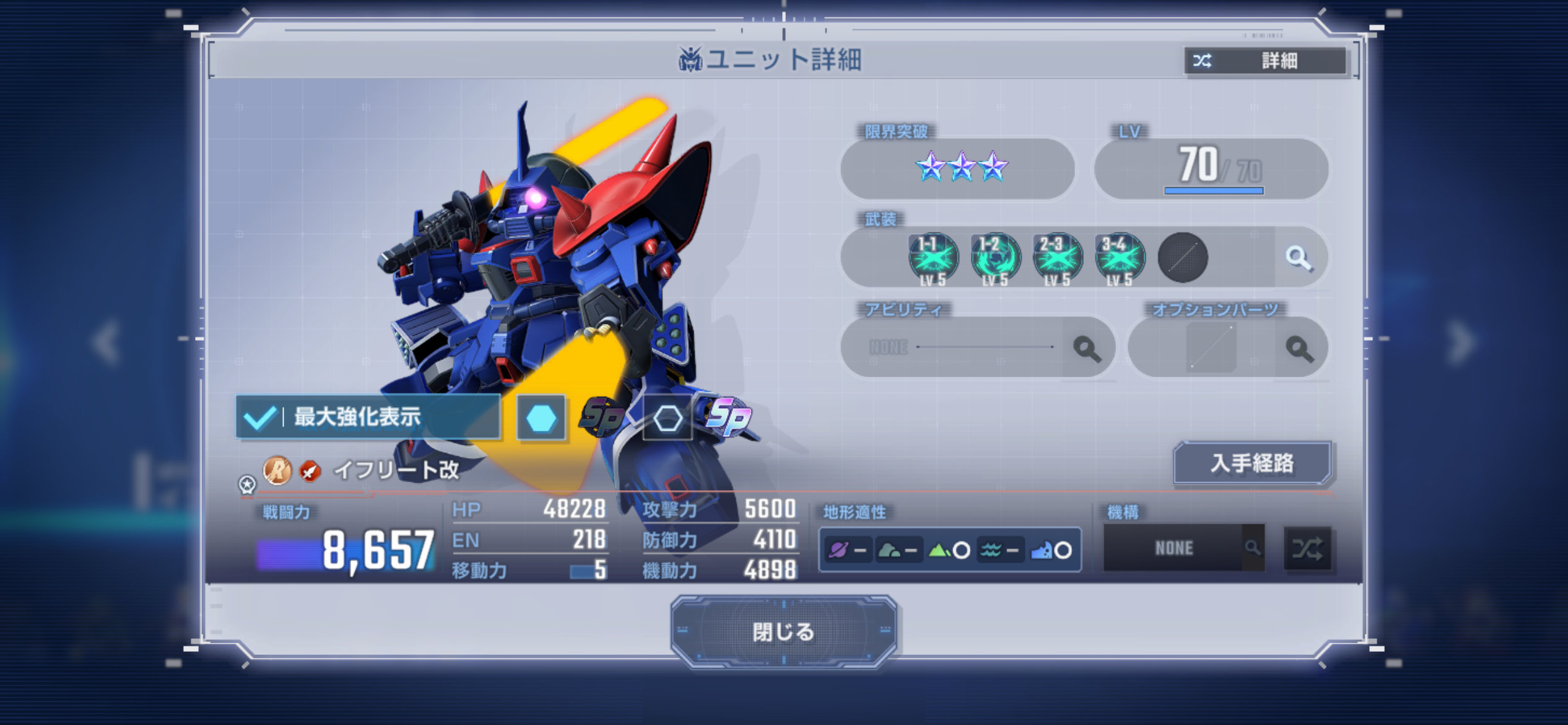Go to the next unit arrow
The image size is (1568, 725).
pos(1461,341)
